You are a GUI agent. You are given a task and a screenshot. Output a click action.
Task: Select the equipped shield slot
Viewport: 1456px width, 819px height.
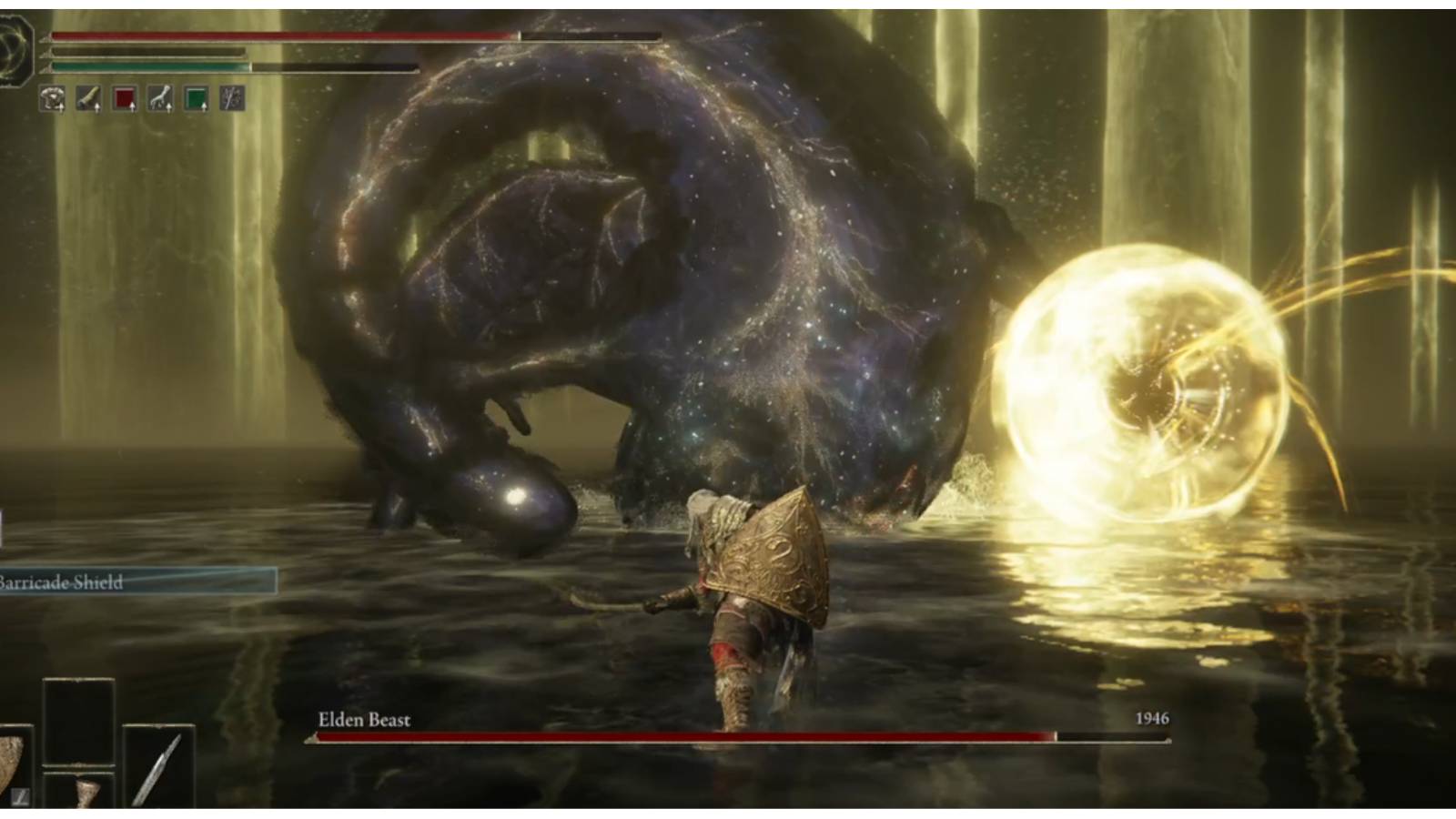coord(15,764)
